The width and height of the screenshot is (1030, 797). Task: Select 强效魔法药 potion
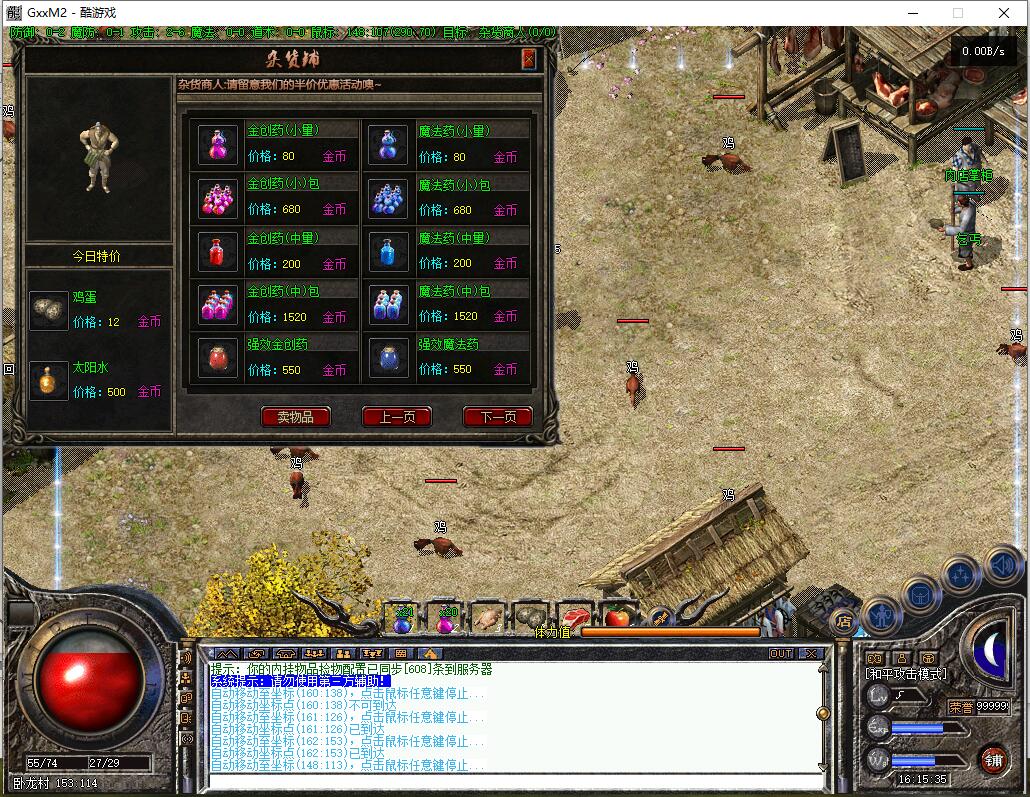point(388,358)
